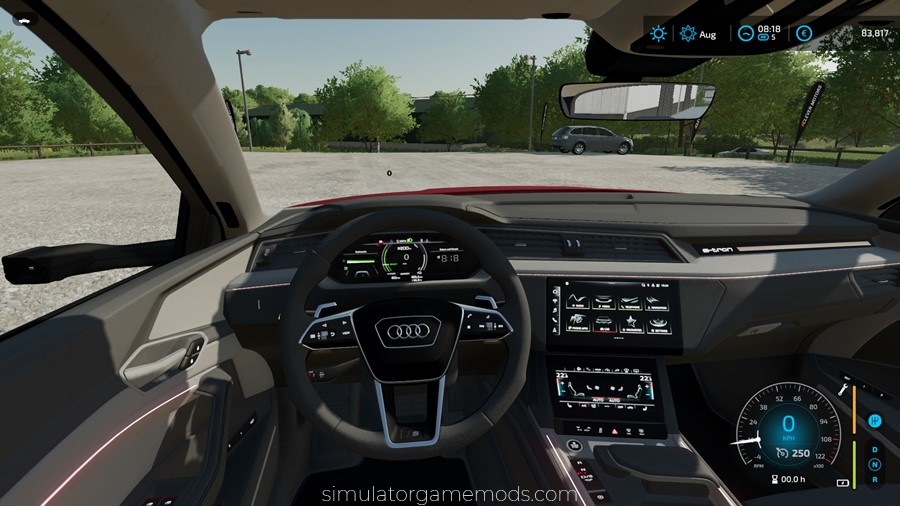The image size is (900, 506).
Task: Open the simulatorgamemods.com watermark link
Action: [x=450, y=494]
